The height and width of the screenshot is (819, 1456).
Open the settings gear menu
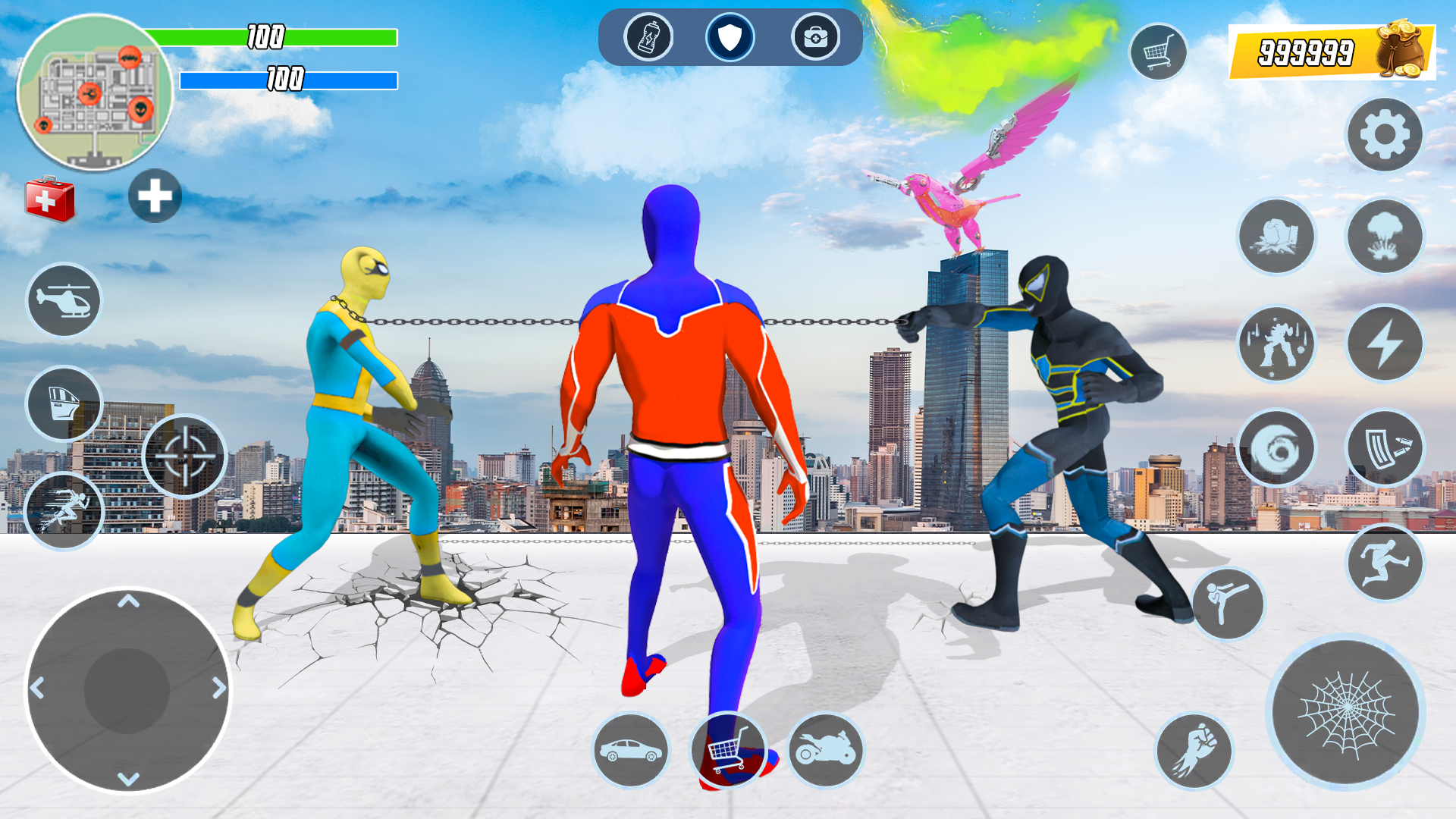(1385, 133)
